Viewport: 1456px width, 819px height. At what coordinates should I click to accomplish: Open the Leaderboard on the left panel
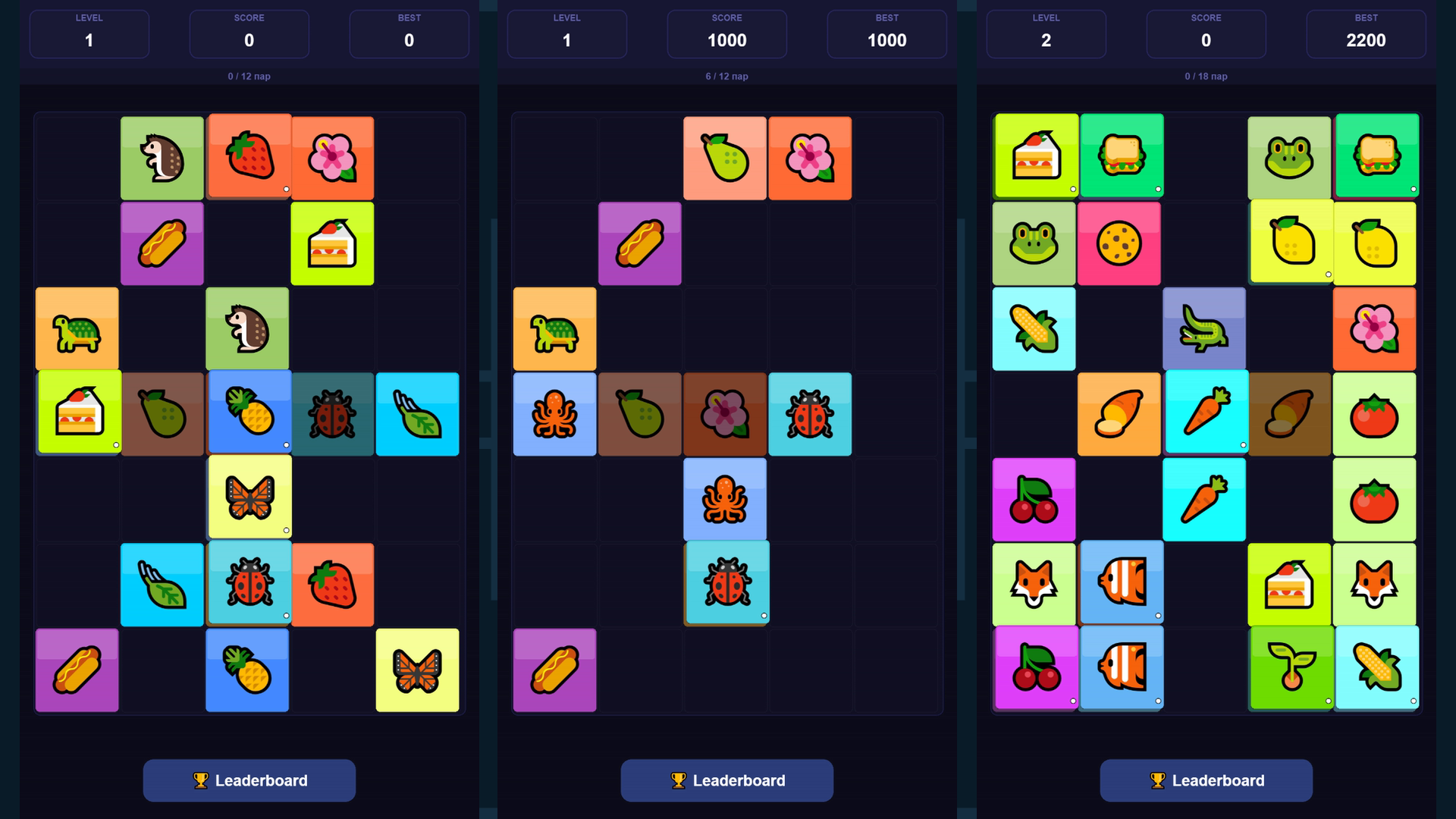[x=249, y=780]
